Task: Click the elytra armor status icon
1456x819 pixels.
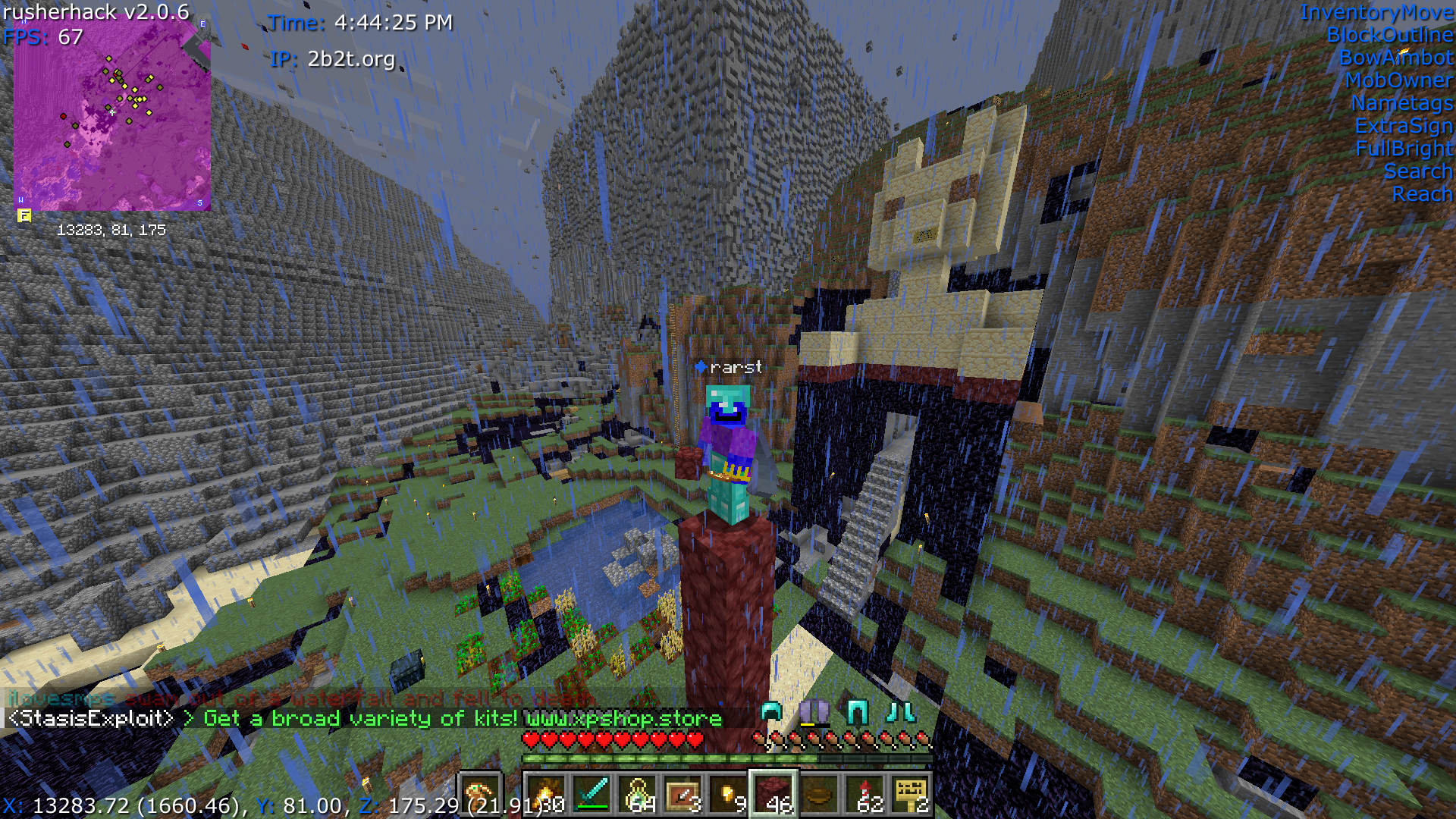Action: tap(814, 712)
